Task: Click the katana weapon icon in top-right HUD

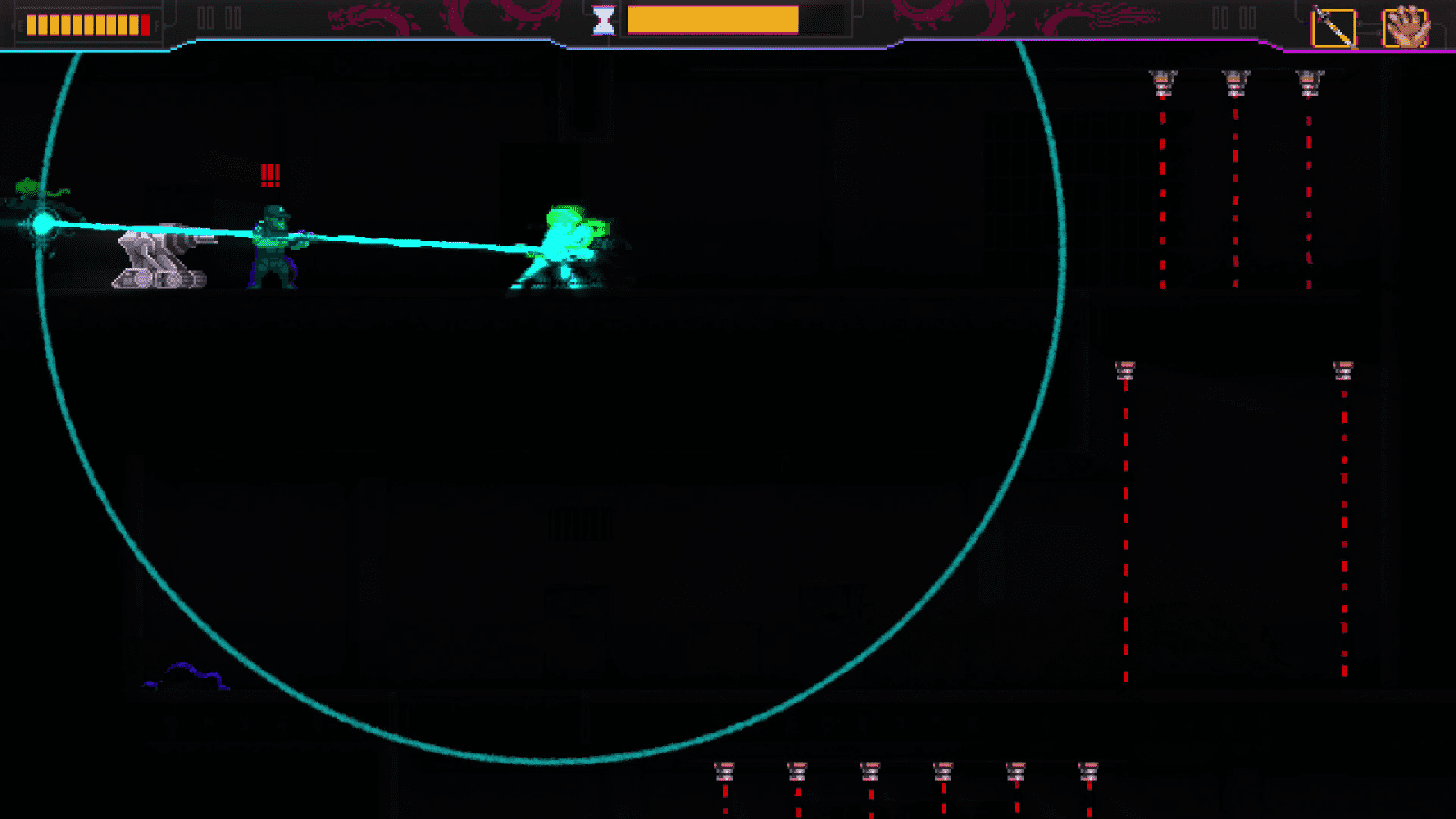Action: (1333, 25)
